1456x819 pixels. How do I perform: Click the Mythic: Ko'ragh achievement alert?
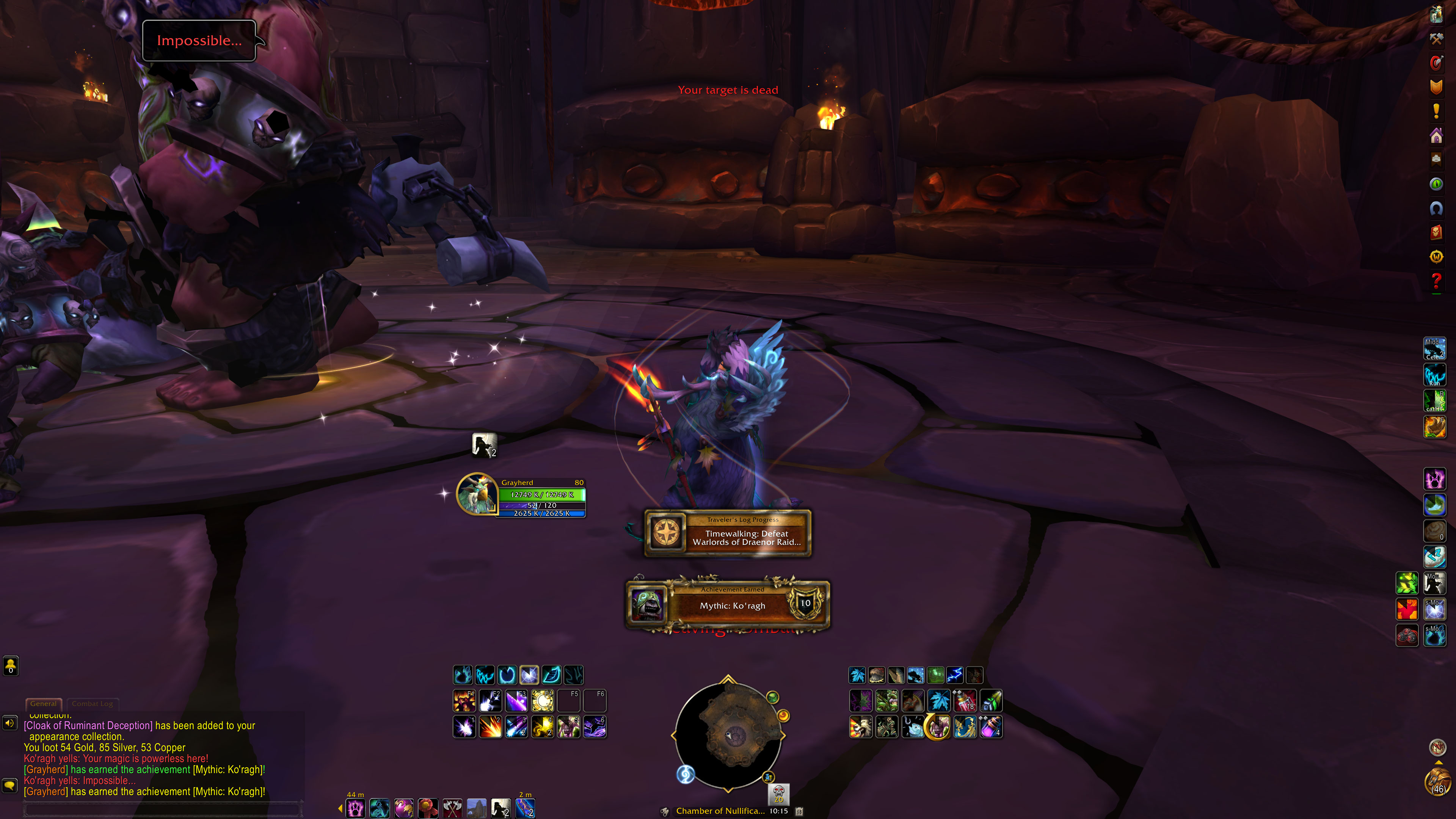tap(728, 605)
